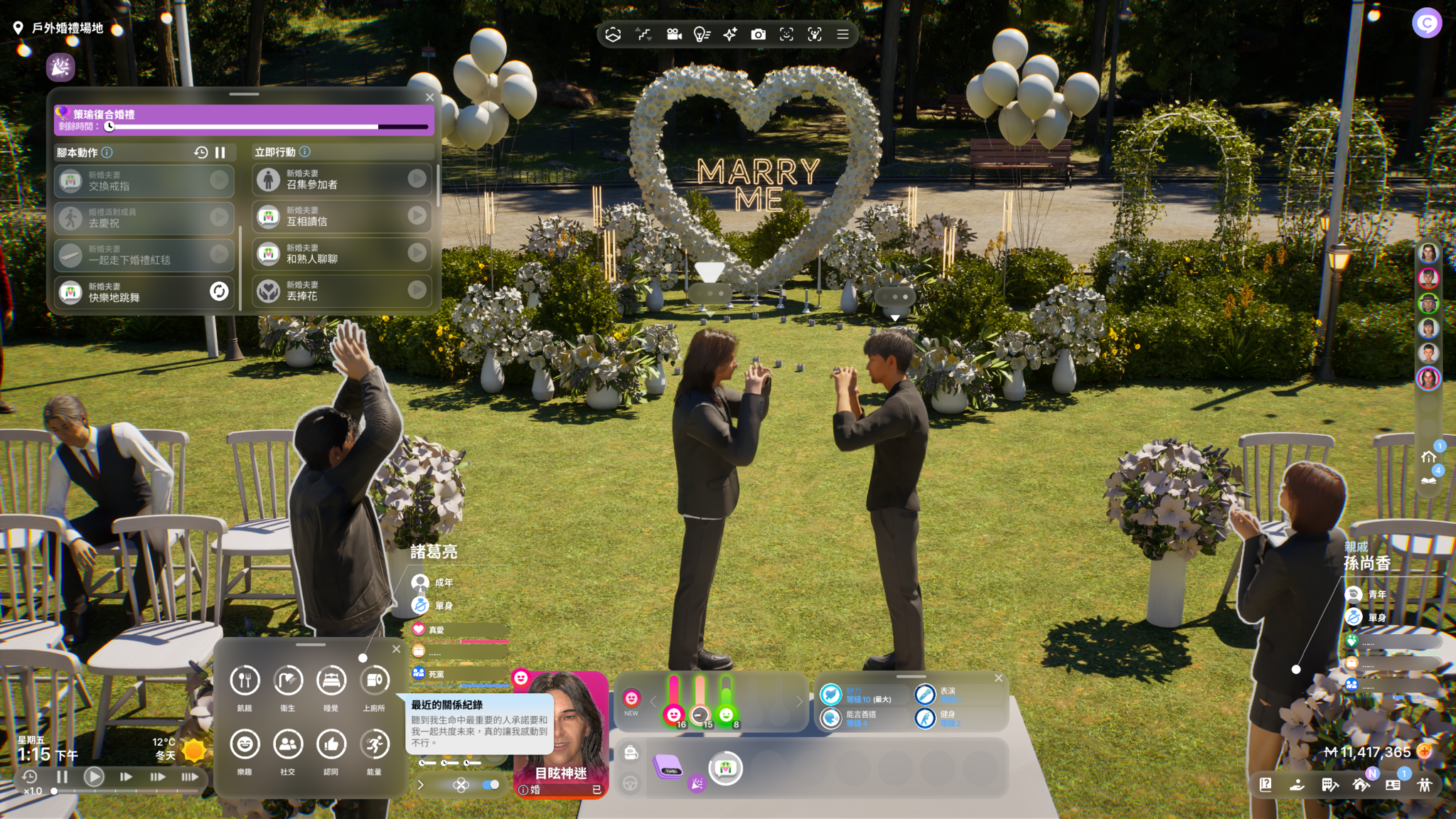The width and height of the screenshot is (1456, 819).
Task: Close the wedding event panel
Action: [x=429, y=97]
